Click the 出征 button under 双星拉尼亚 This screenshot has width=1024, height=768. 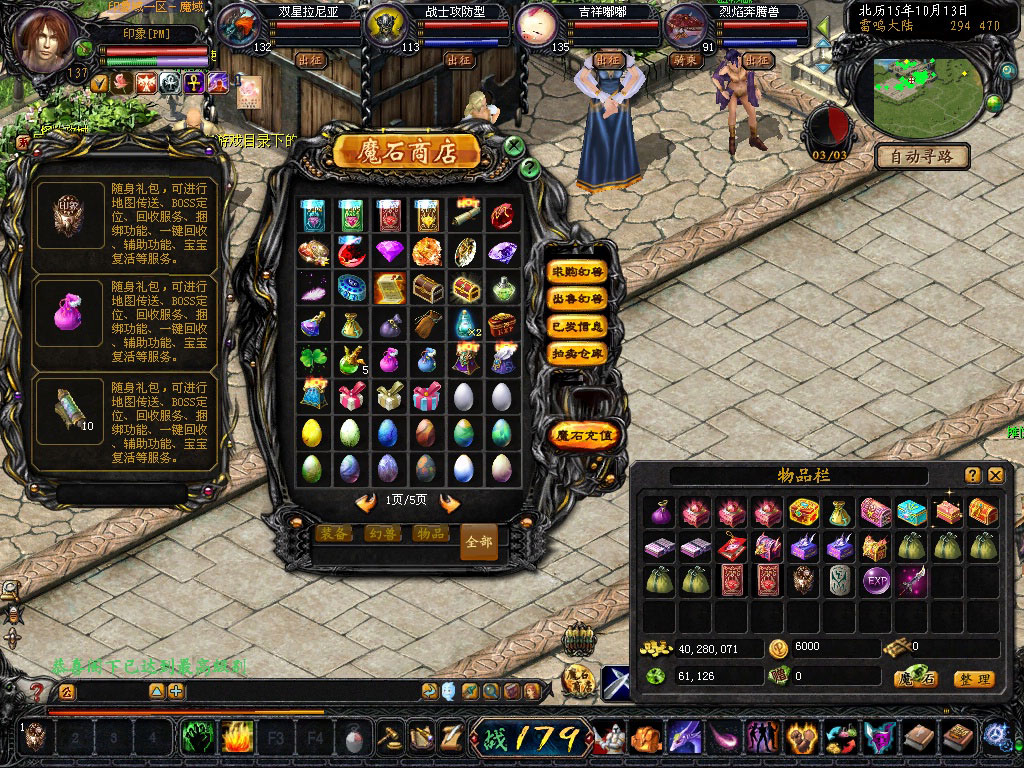311,59
